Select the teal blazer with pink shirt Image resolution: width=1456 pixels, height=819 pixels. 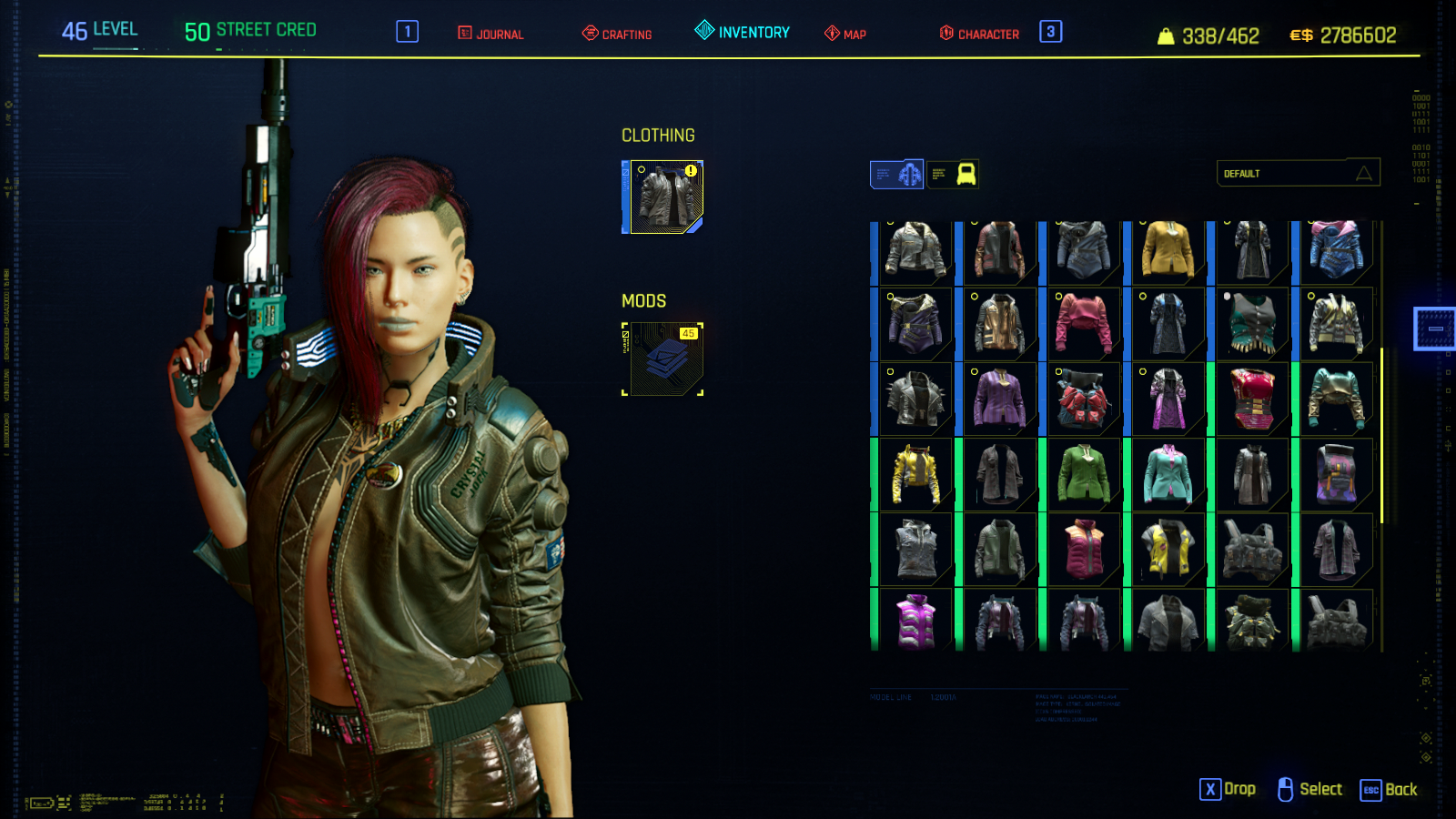coord(1168,474)
